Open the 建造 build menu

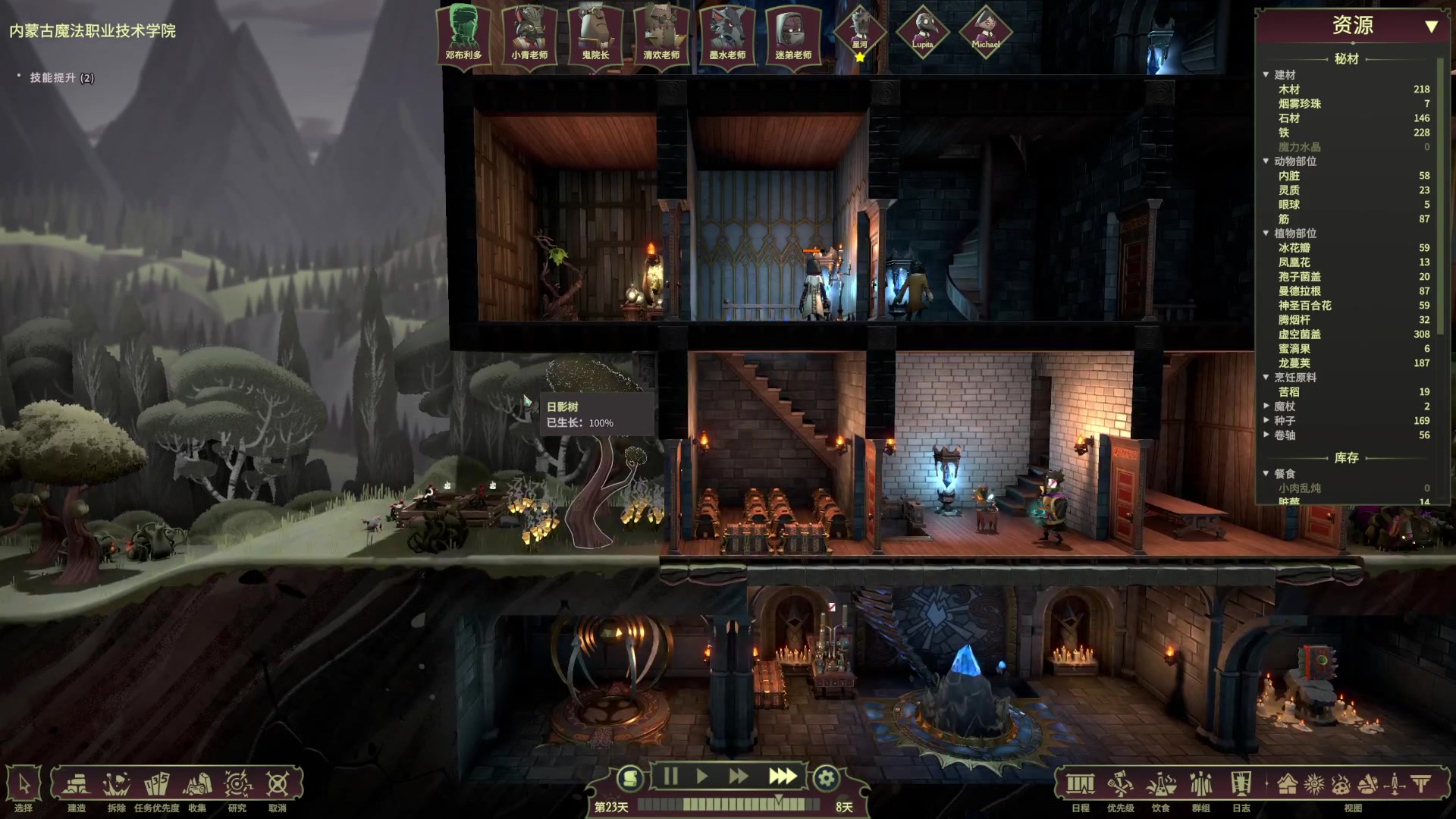[x=77, y=785]
